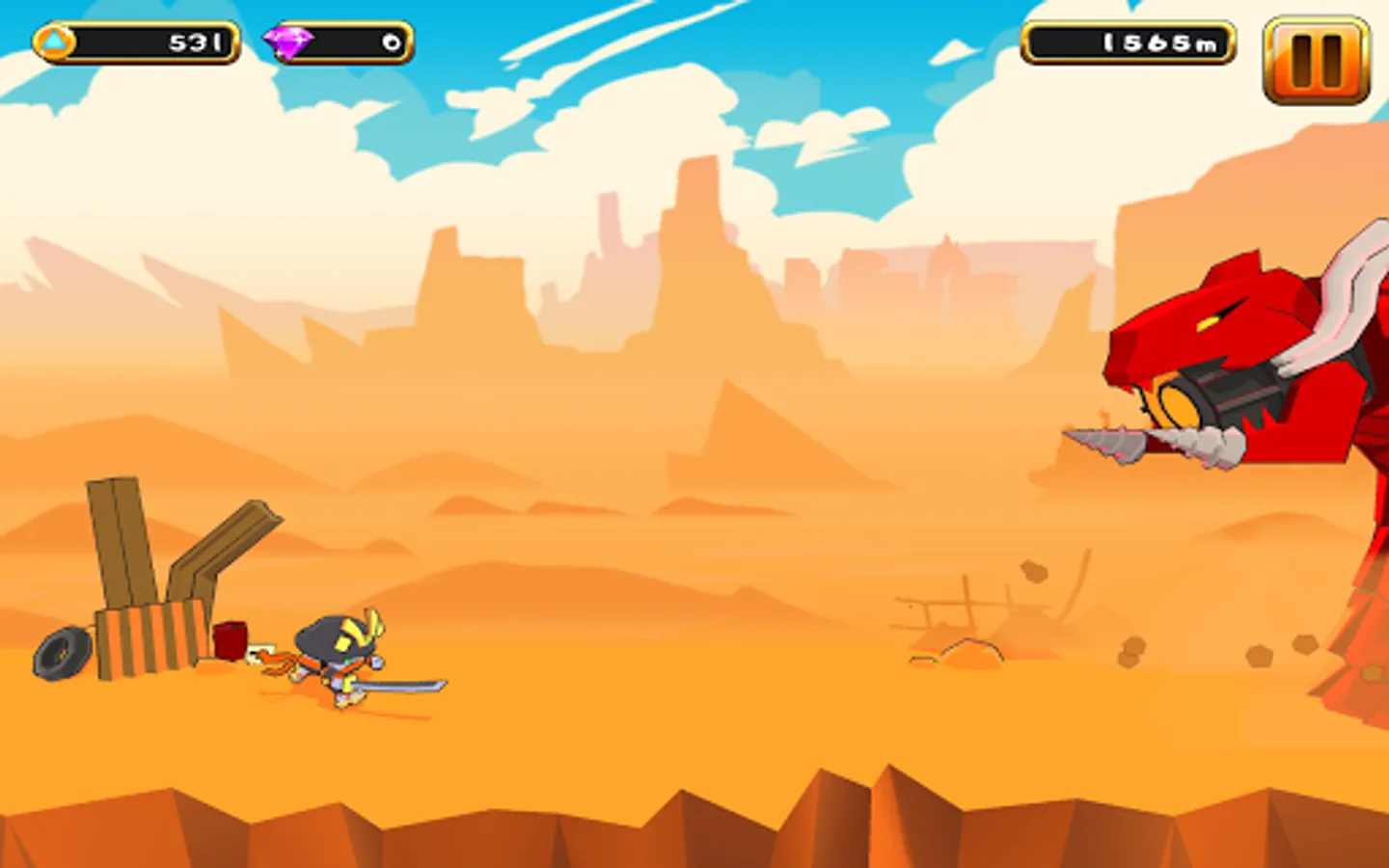1389x868 pixels.
Task: Click the gem count value of 0
Action: click(389, 41)
